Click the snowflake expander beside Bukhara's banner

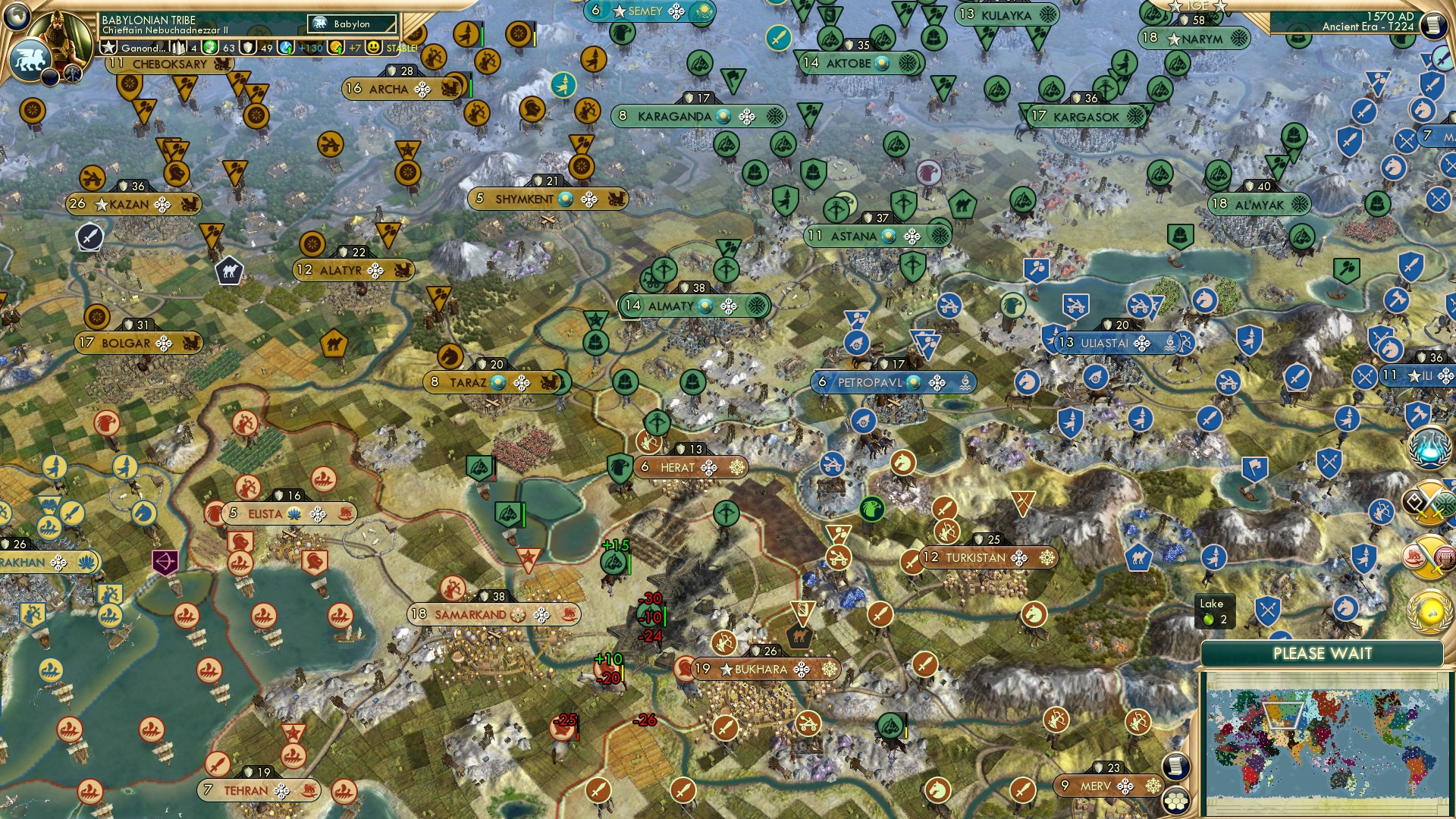pyautogui.click(x=828, y=669)
